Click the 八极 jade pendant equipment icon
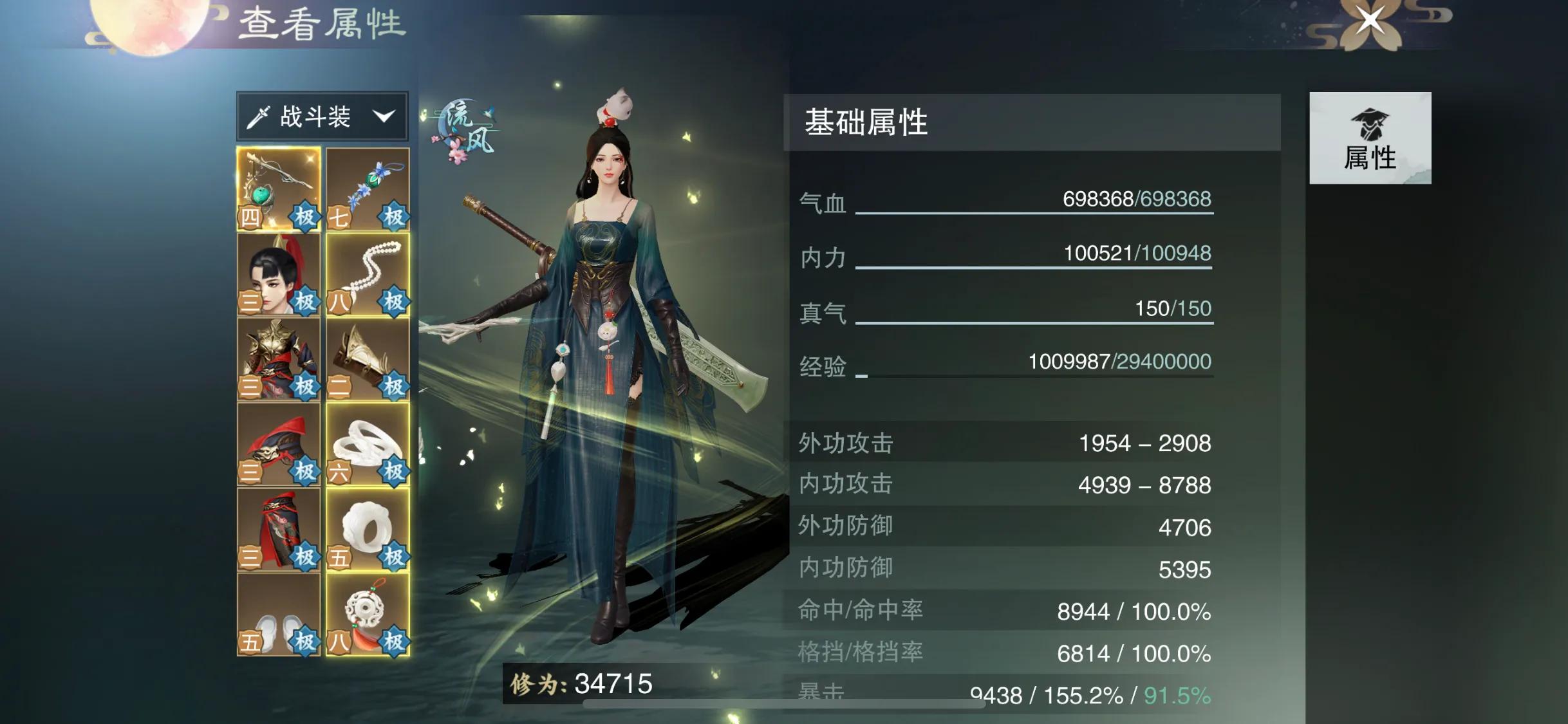The image size is (1568, 724). (367, 615)
